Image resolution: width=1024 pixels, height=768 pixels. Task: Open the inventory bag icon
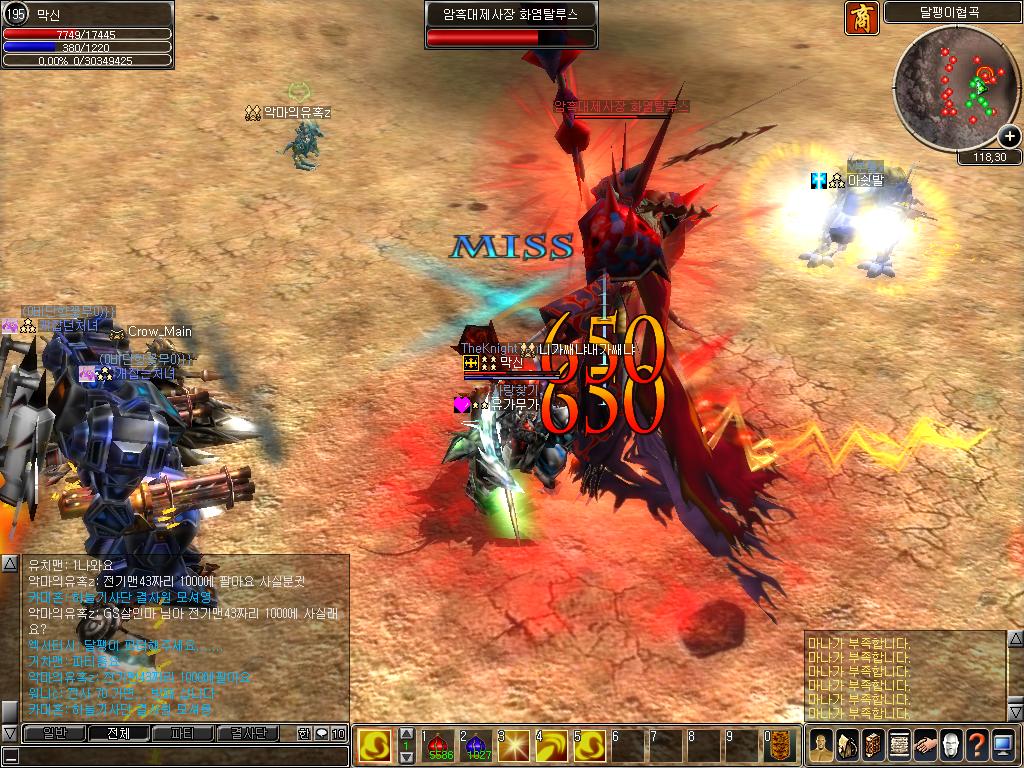pyautogui.click(x=847, y=746)
